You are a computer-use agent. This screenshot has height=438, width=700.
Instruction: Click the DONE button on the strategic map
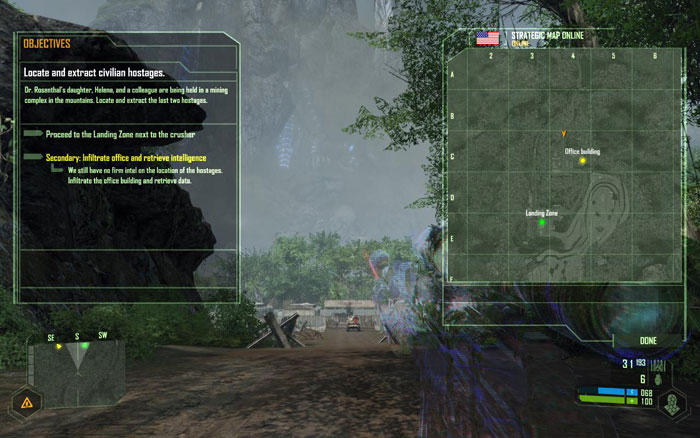coord(648,341)
